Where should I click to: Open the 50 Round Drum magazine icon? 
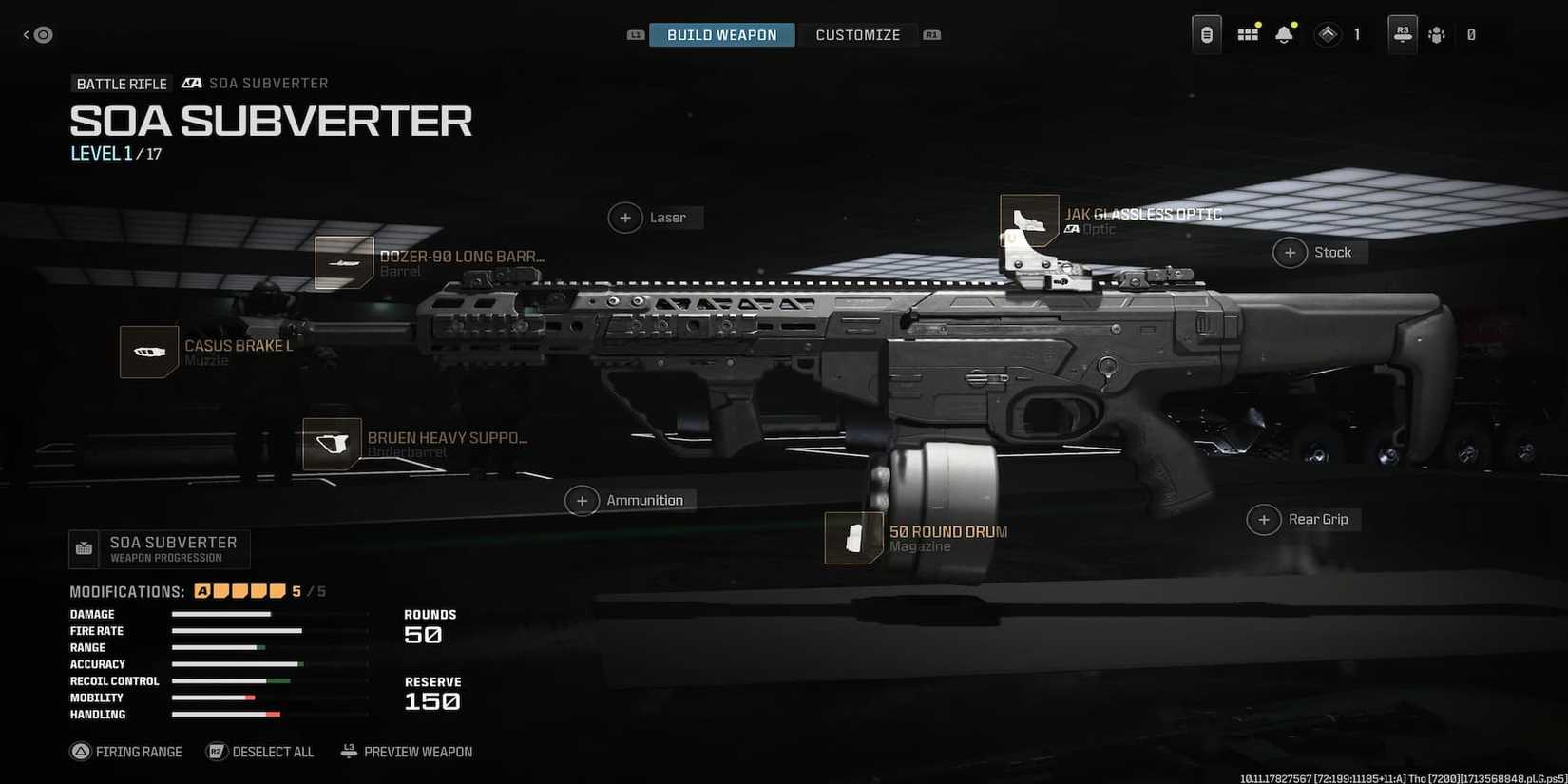[x=852, y=538]
